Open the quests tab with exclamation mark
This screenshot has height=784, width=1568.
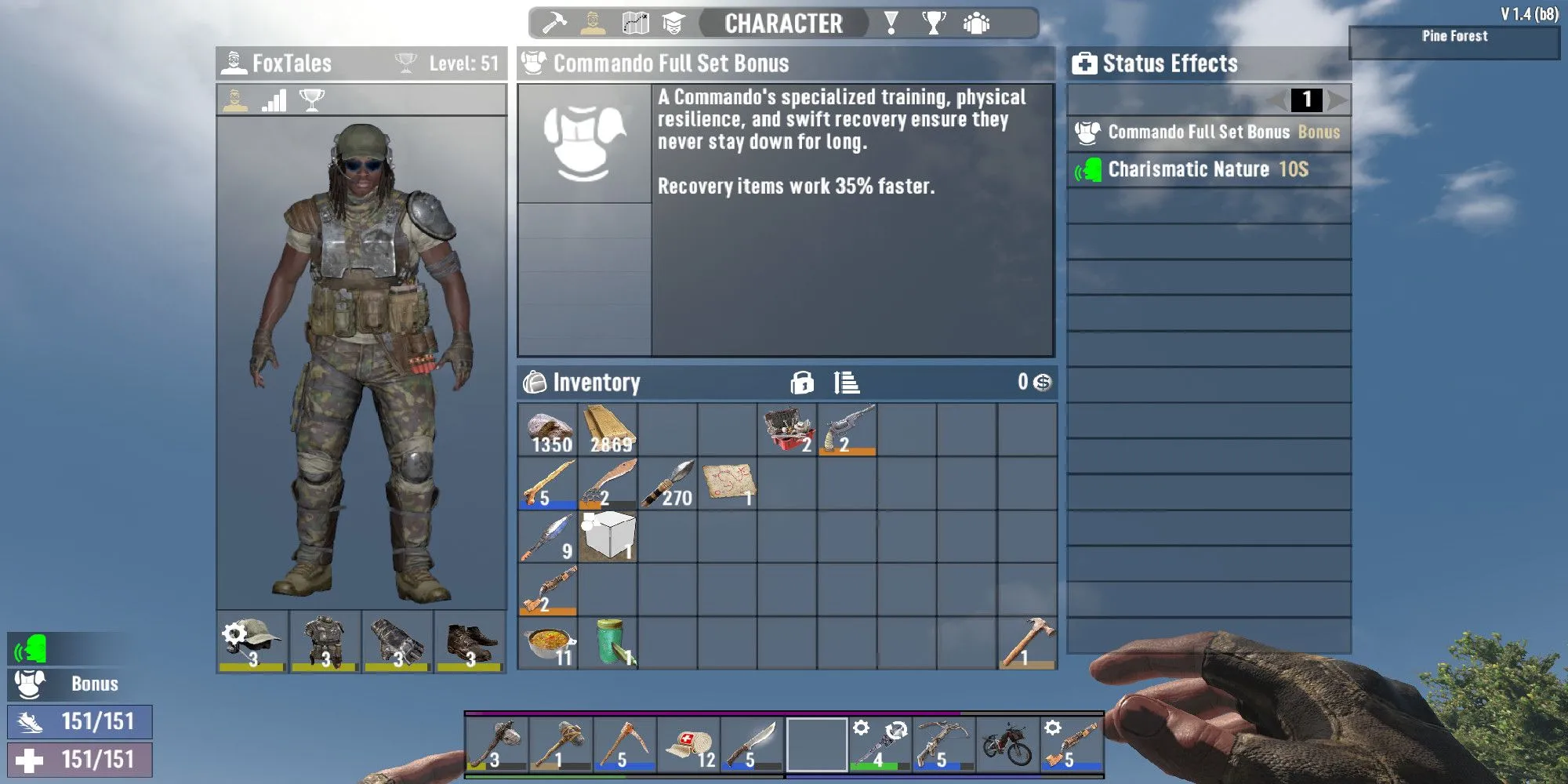891,24
